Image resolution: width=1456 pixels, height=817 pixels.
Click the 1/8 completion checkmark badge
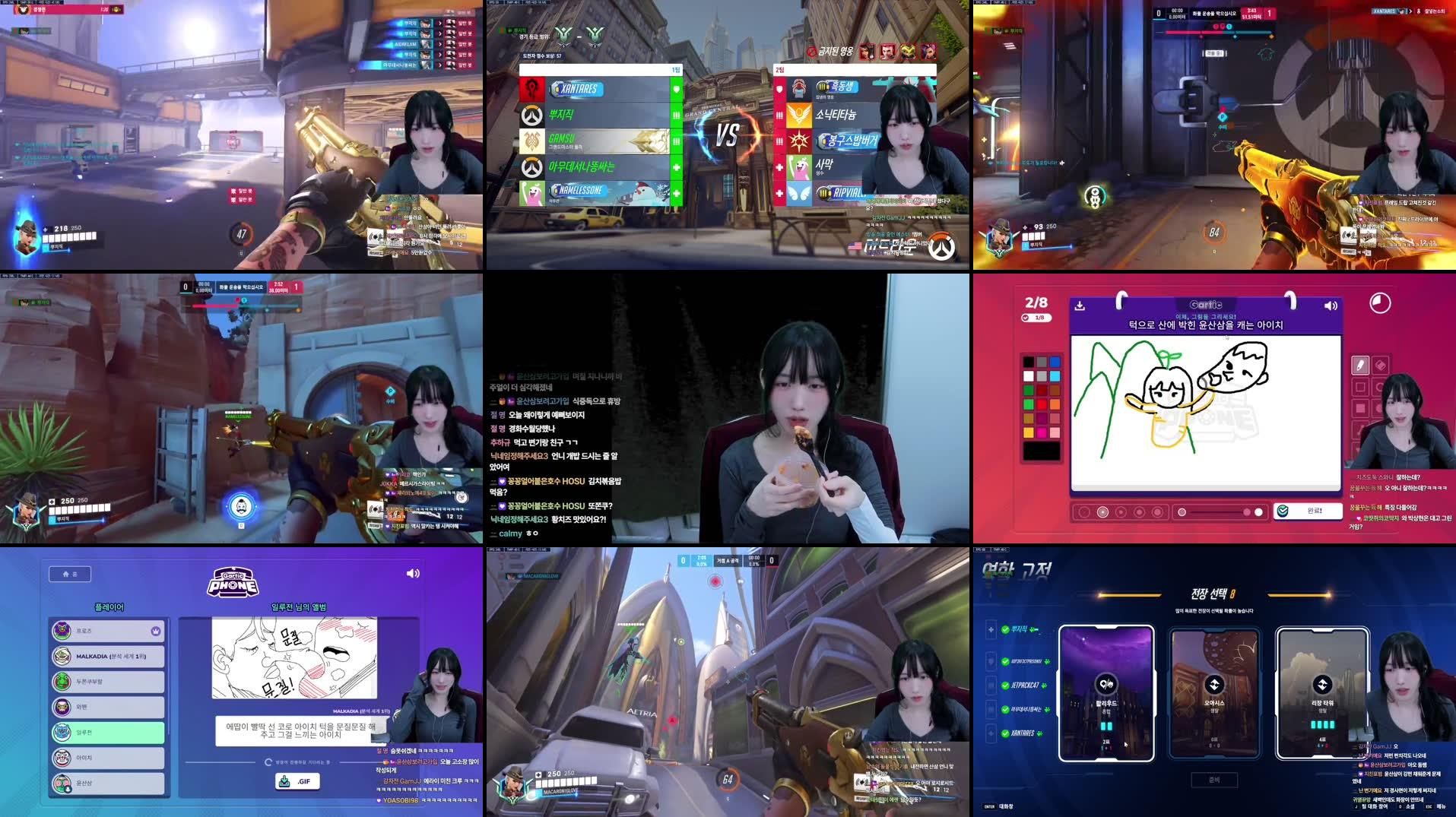click(1036, 318)
